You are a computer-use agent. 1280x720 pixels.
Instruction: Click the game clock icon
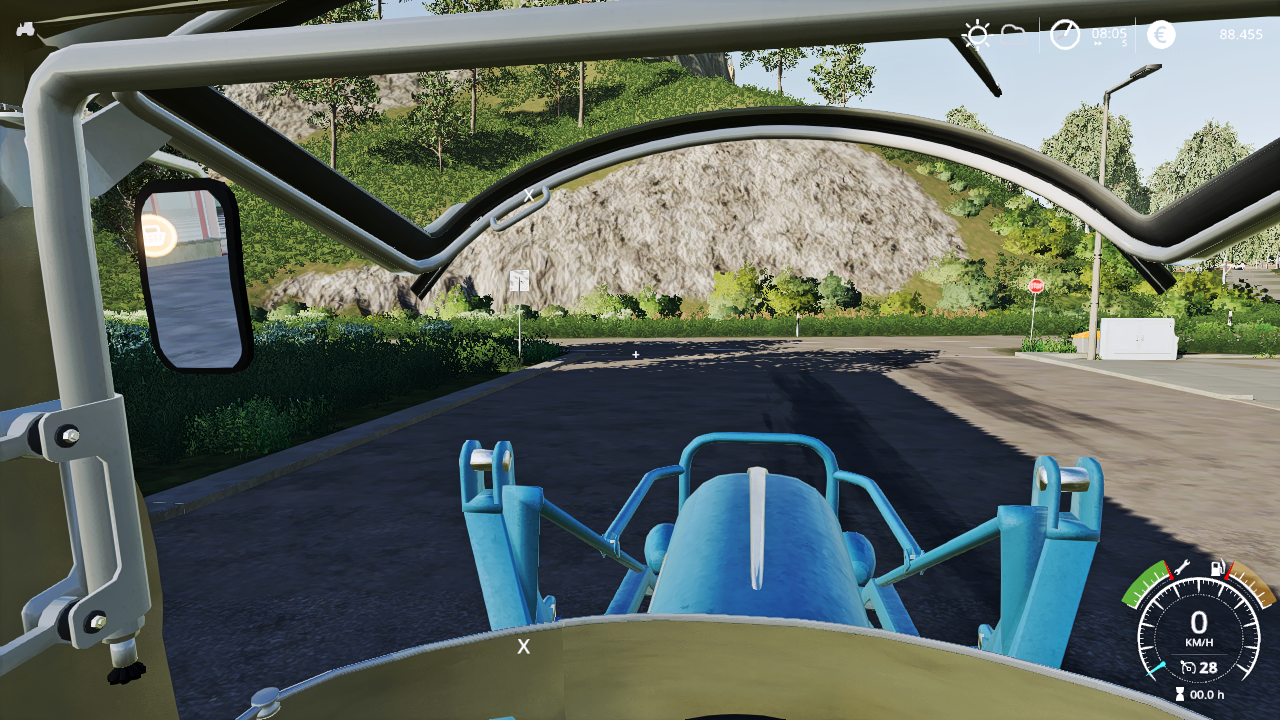click(x=1065, y=35)
